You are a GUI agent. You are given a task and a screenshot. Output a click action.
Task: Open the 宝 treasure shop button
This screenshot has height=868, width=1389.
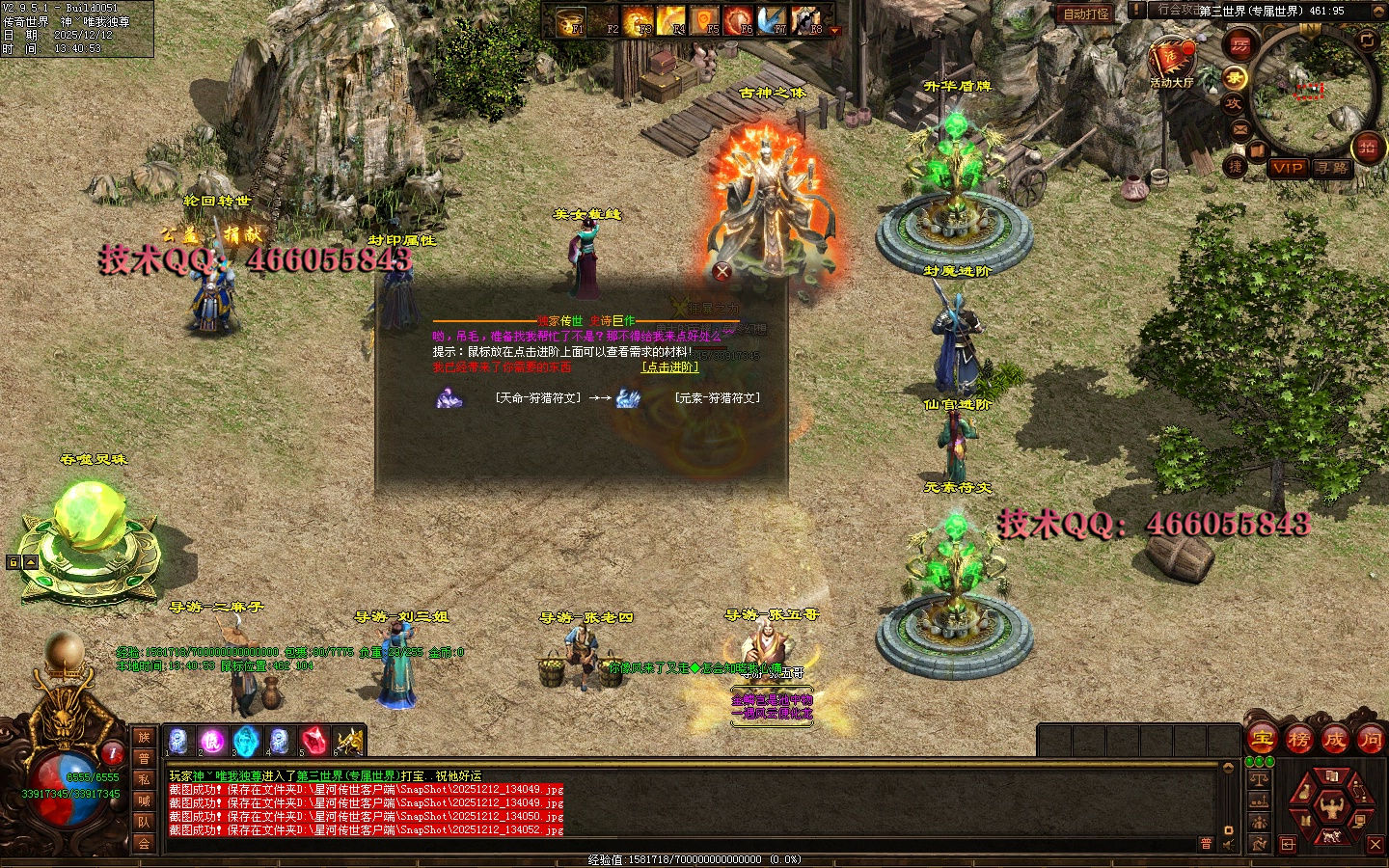coord(1262,740)
